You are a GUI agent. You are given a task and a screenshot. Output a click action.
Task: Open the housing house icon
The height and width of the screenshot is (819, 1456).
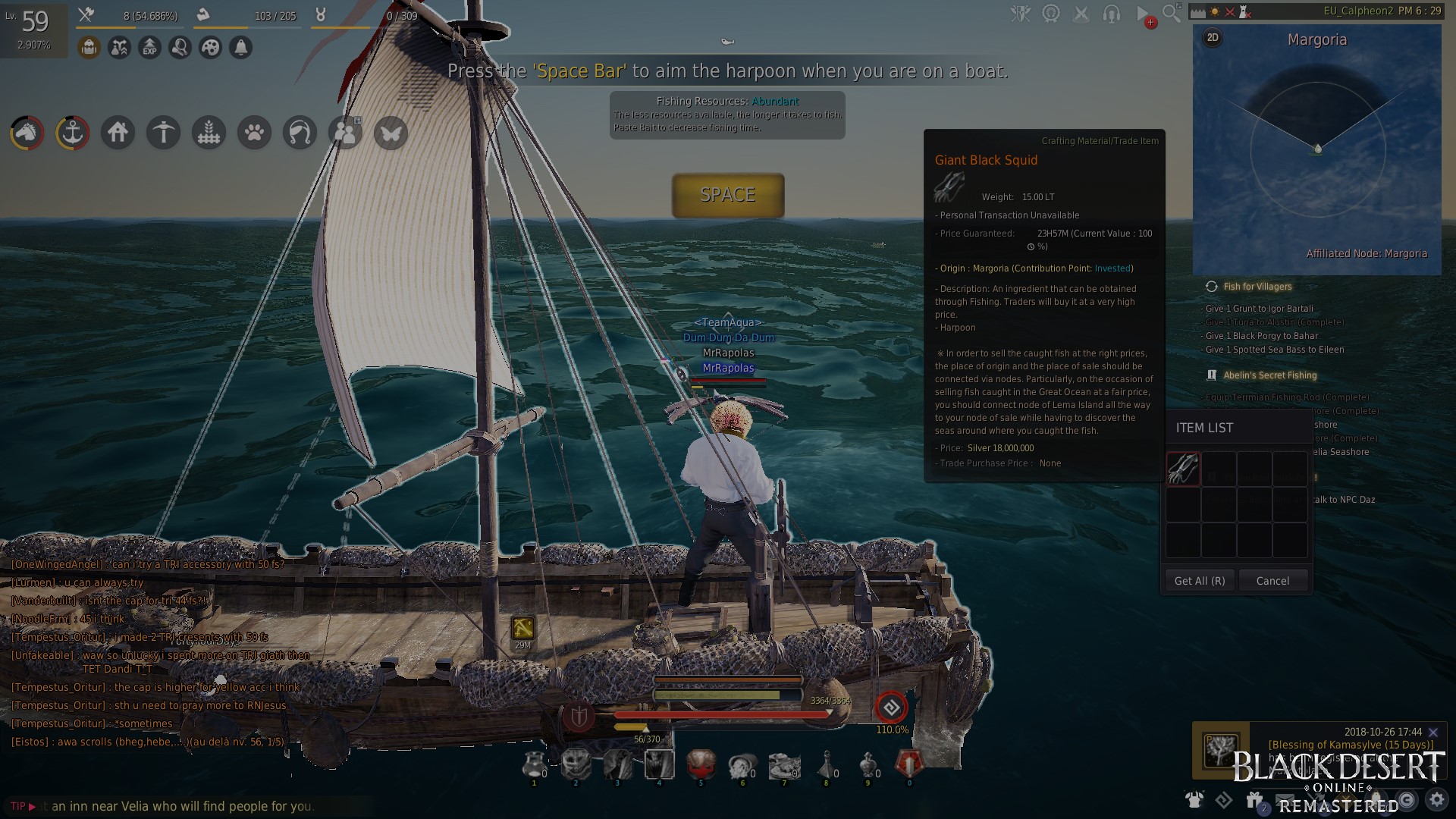pyautogui.click(x=118, y=133)
